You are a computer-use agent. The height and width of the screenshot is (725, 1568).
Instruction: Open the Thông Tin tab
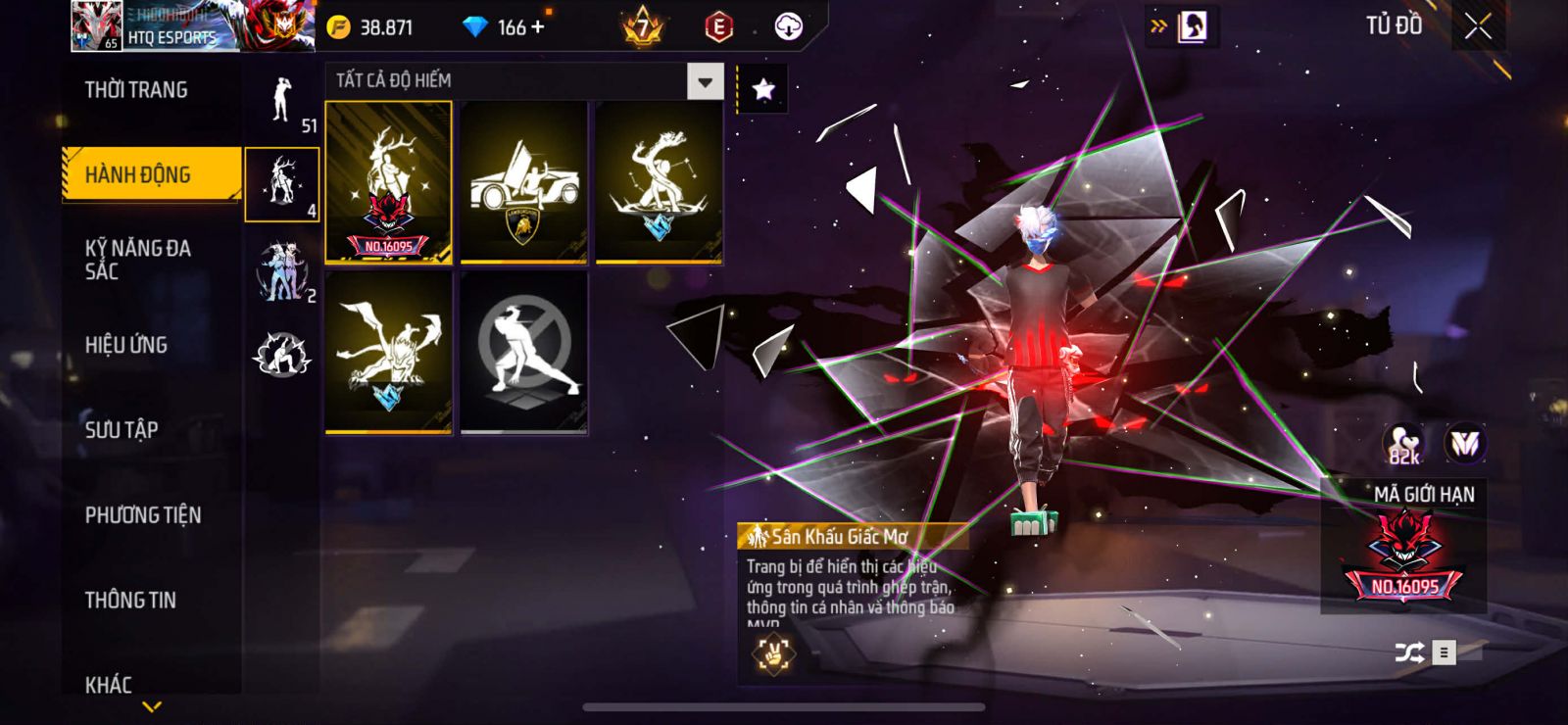pos(130,600)
